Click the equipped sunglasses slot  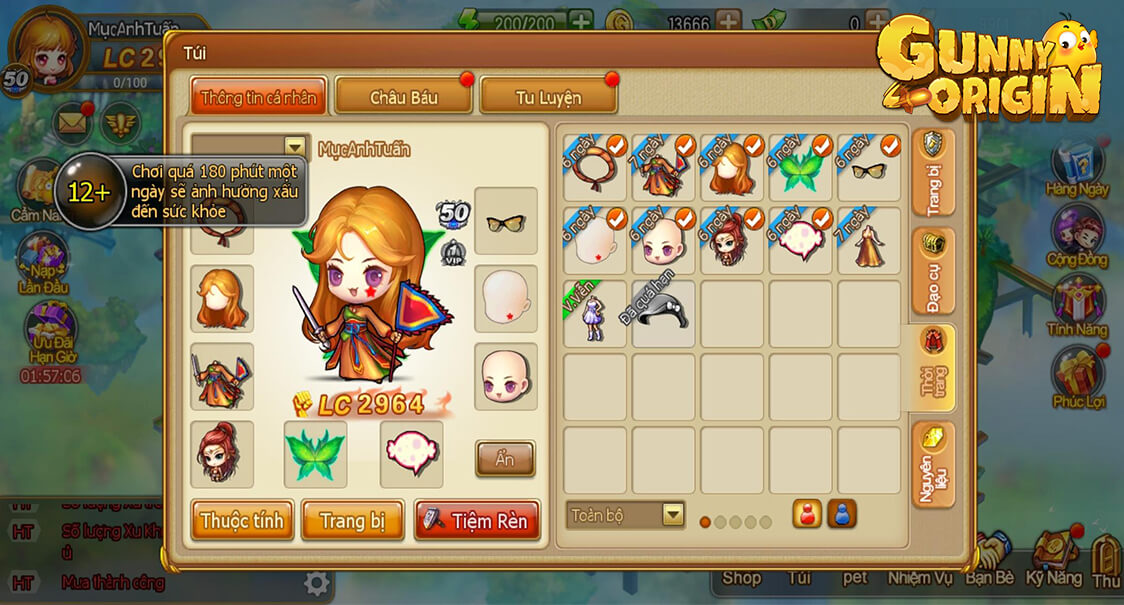click(x=505, y=221)
